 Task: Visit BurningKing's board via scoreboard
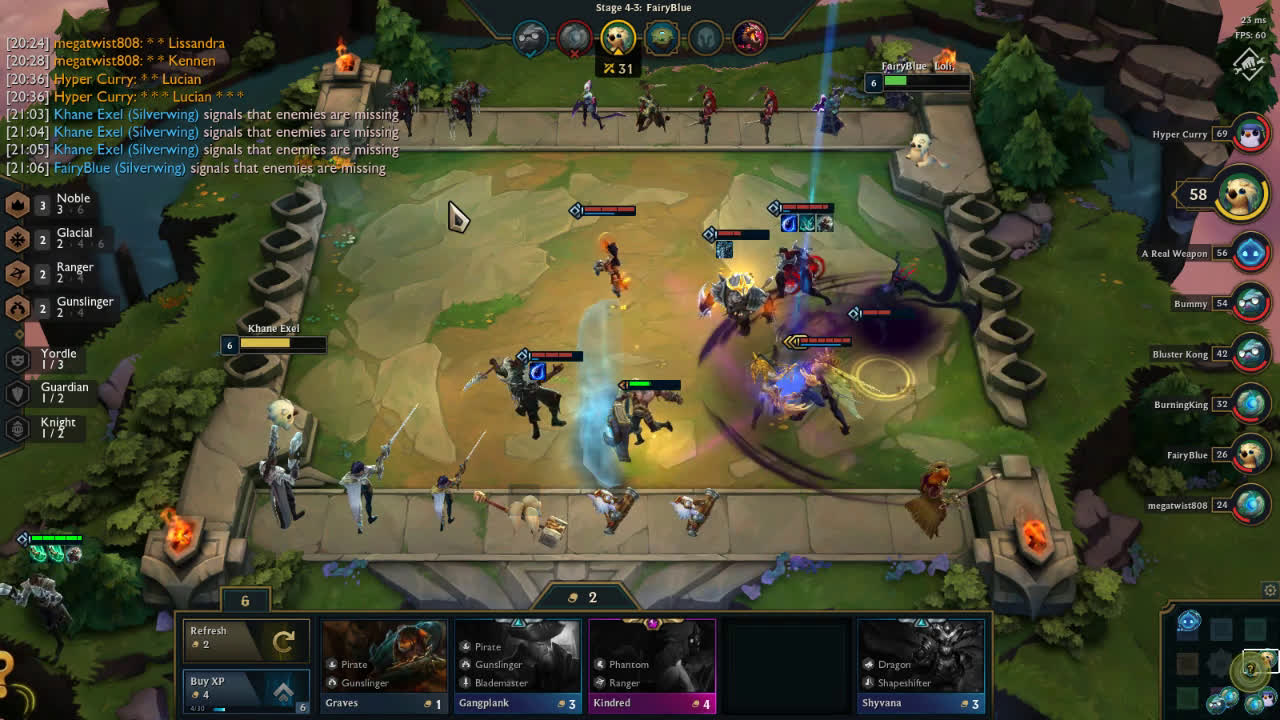[x=1250, y=405]
